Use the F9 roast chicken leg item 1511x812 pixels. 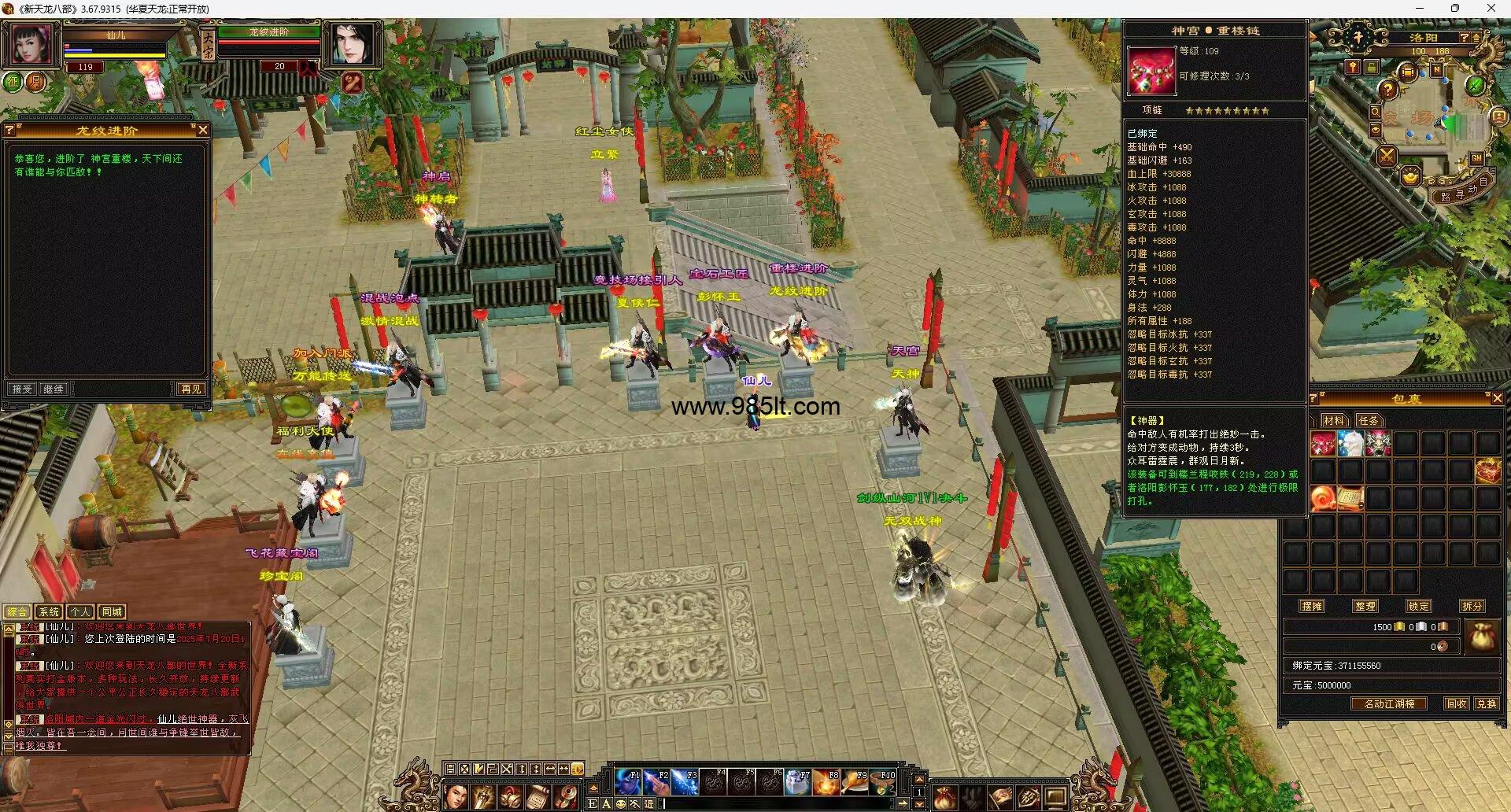854,782
